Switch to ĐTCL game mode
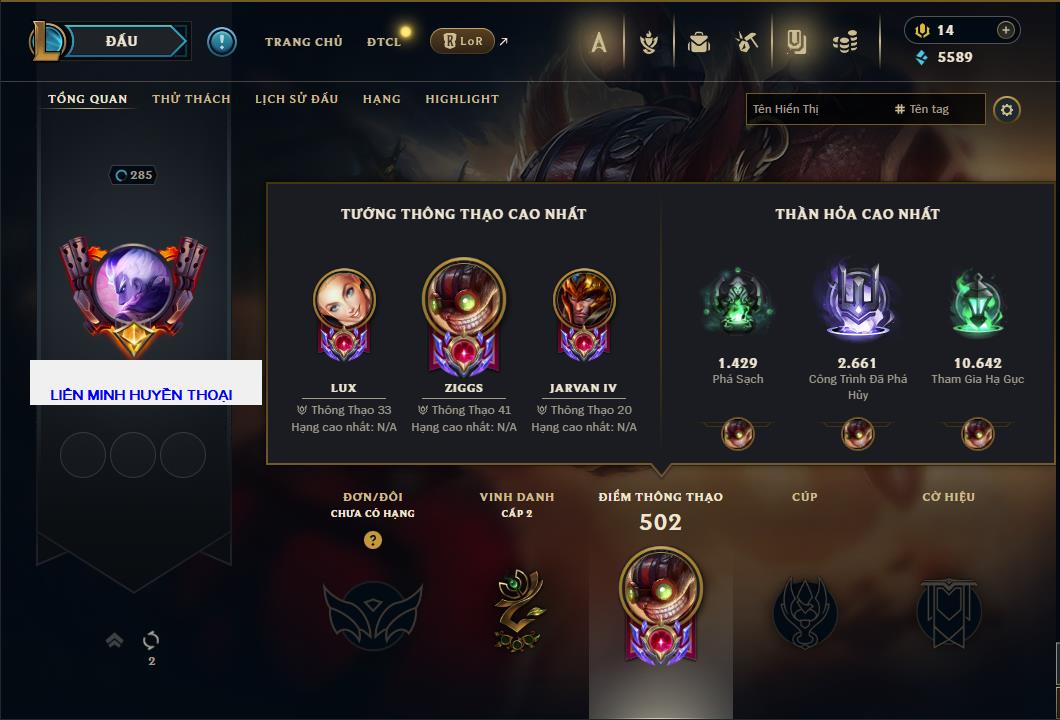This screenshot has height=720, width=1060. 384,42
